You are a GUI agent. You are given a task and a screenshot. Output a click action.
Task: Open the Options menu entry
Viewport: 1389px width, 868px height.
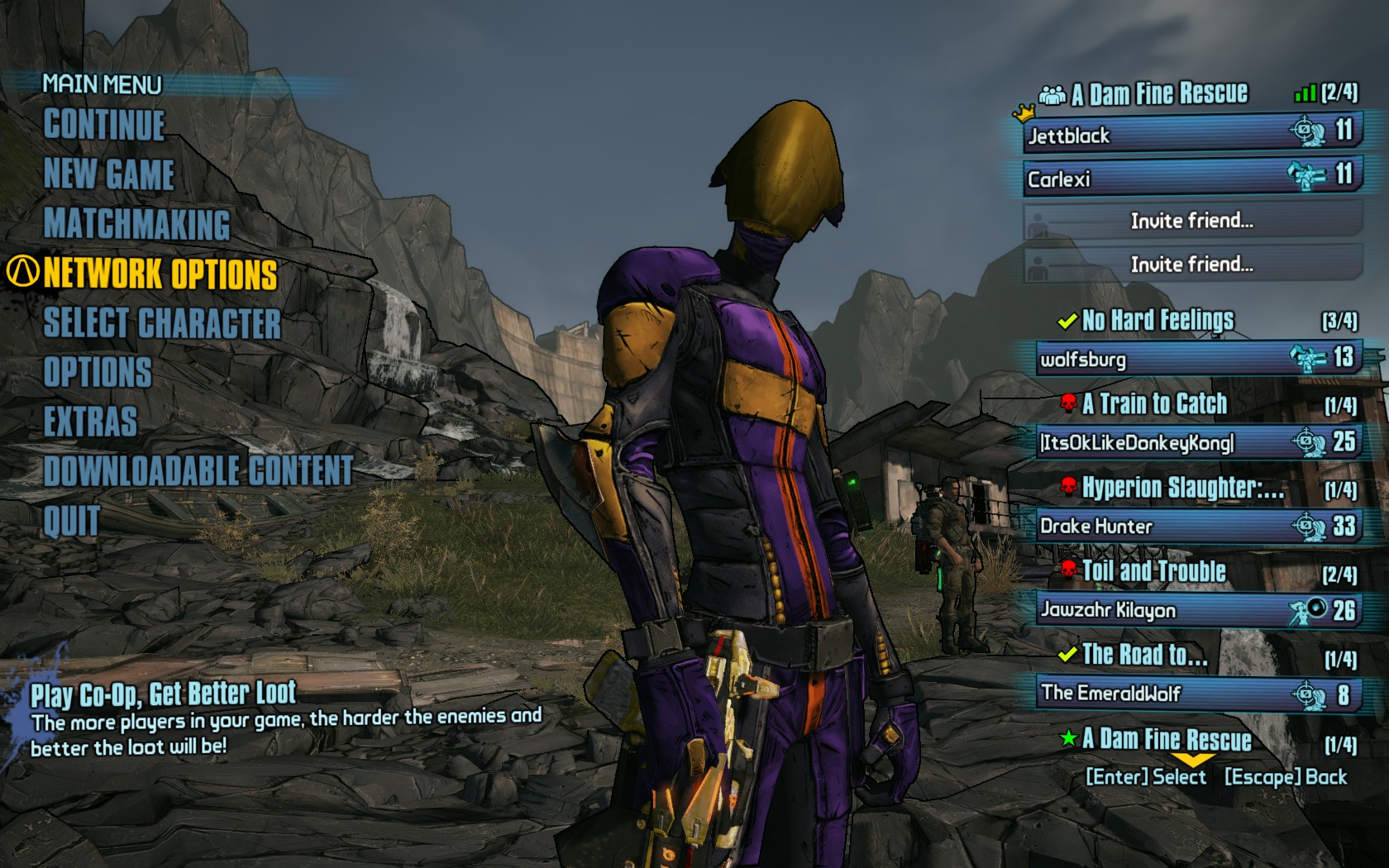[98, 372]
